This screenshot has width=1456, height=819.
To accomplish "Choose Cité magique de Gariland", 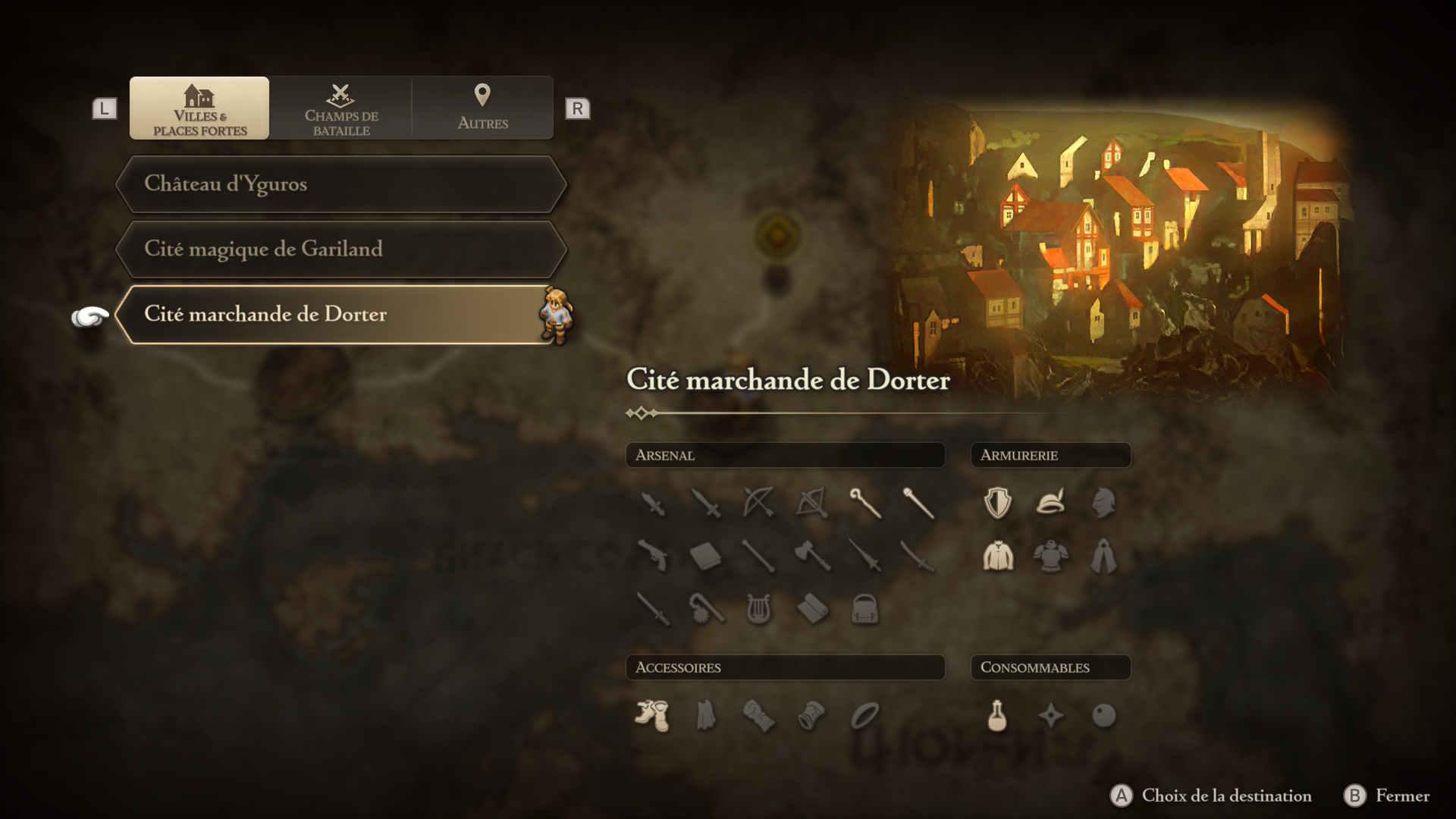I will coord(341,249).
